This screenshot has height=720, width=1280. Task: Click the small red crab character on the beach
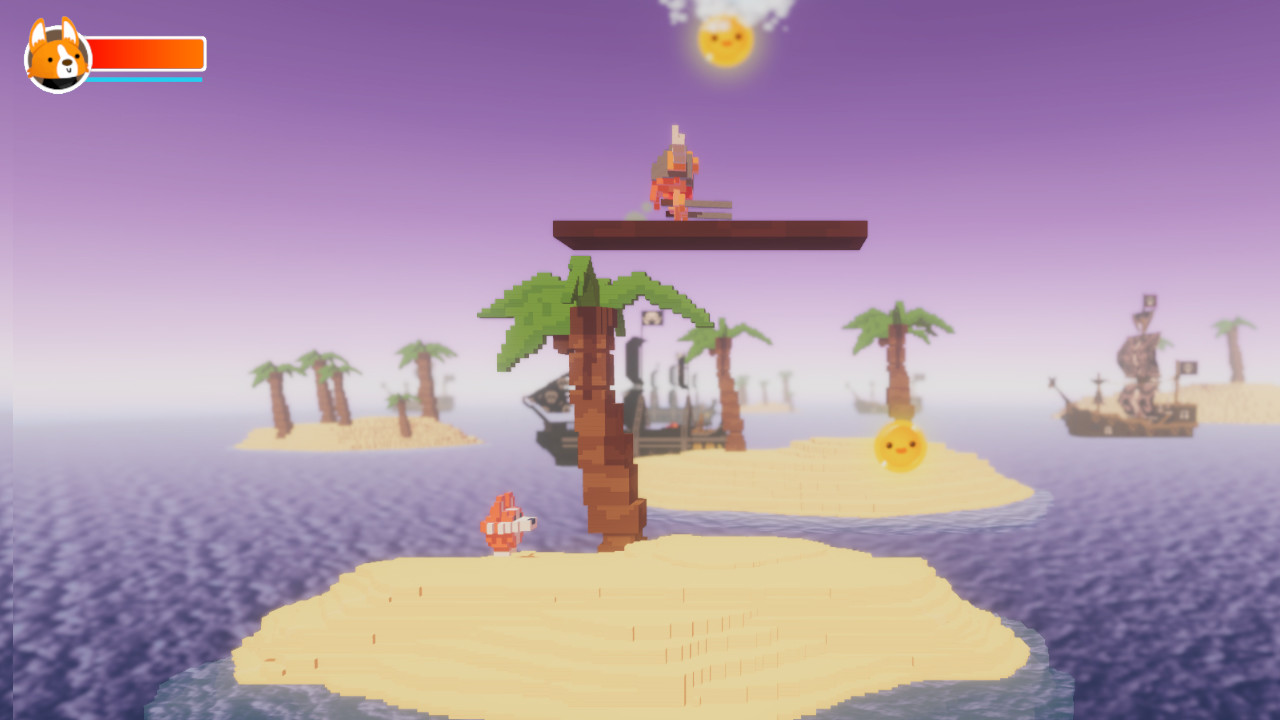pos(508,521)
